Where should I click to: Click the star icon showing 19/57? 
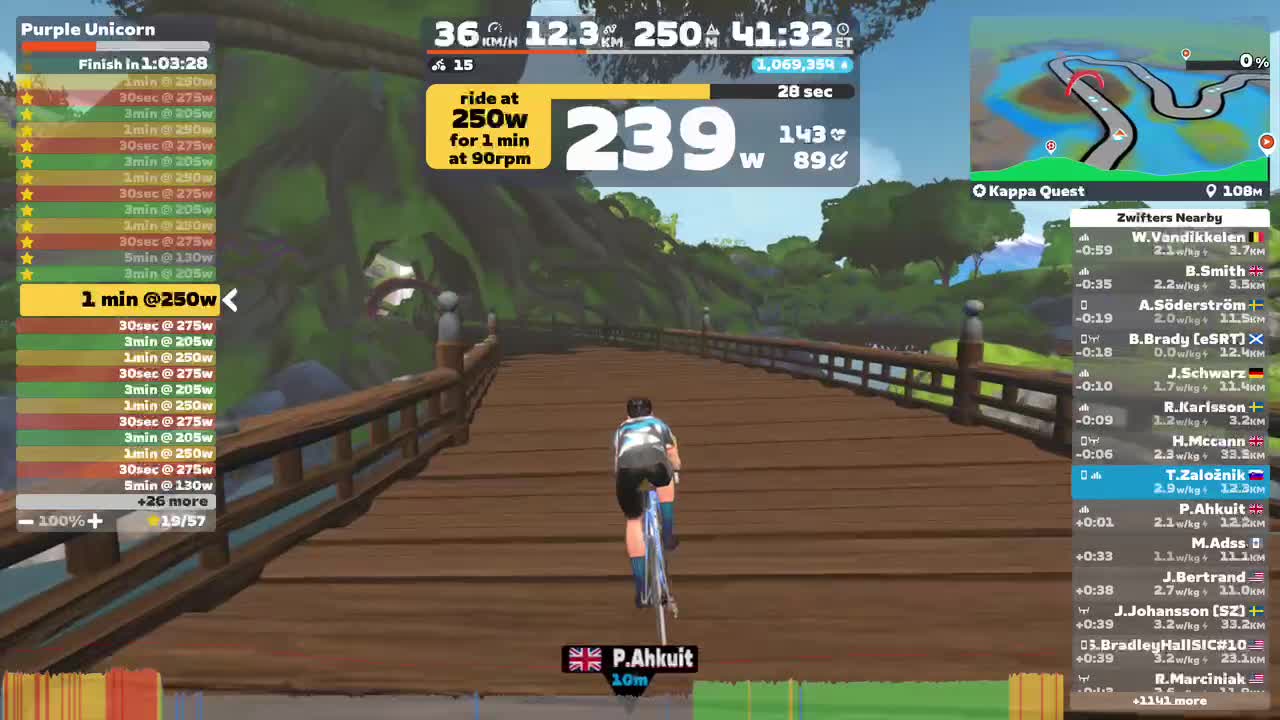pos(153,520)
